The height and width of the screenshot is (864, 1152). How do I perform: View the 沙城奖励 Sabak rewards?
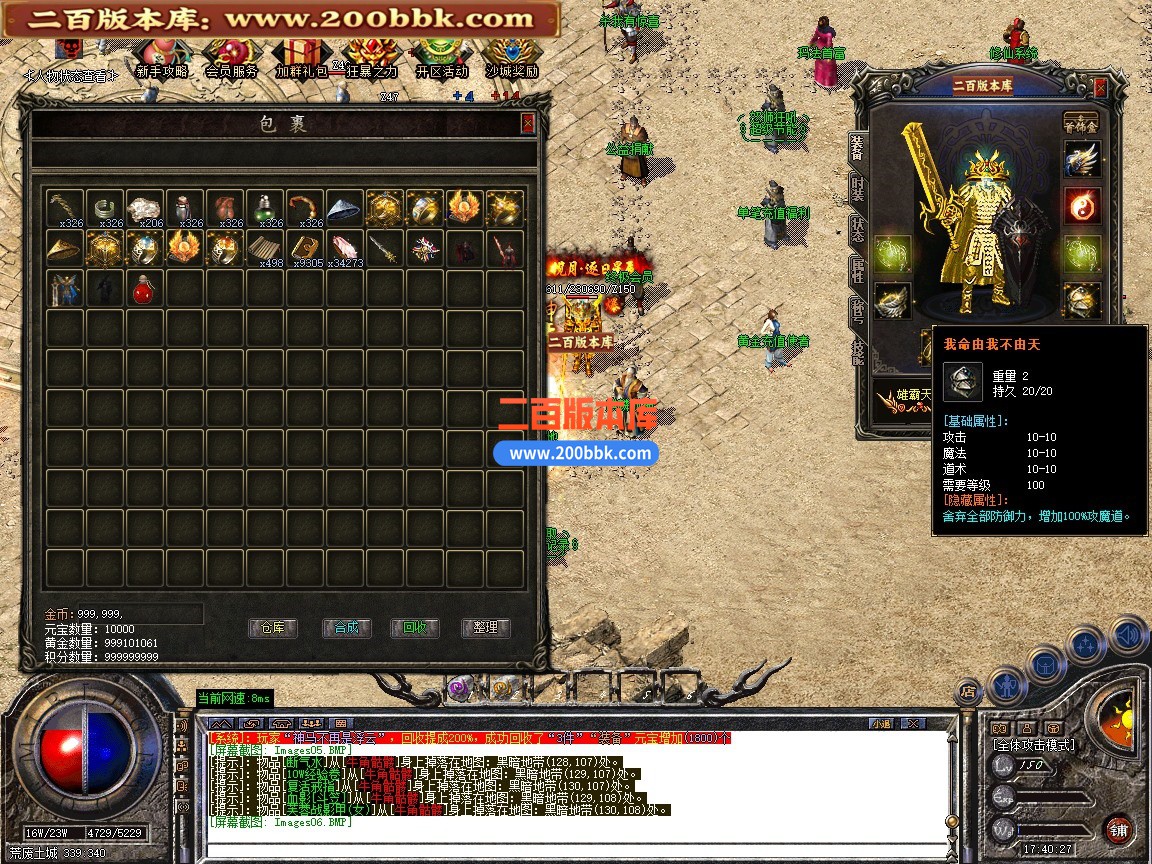[x=512, y=57]
